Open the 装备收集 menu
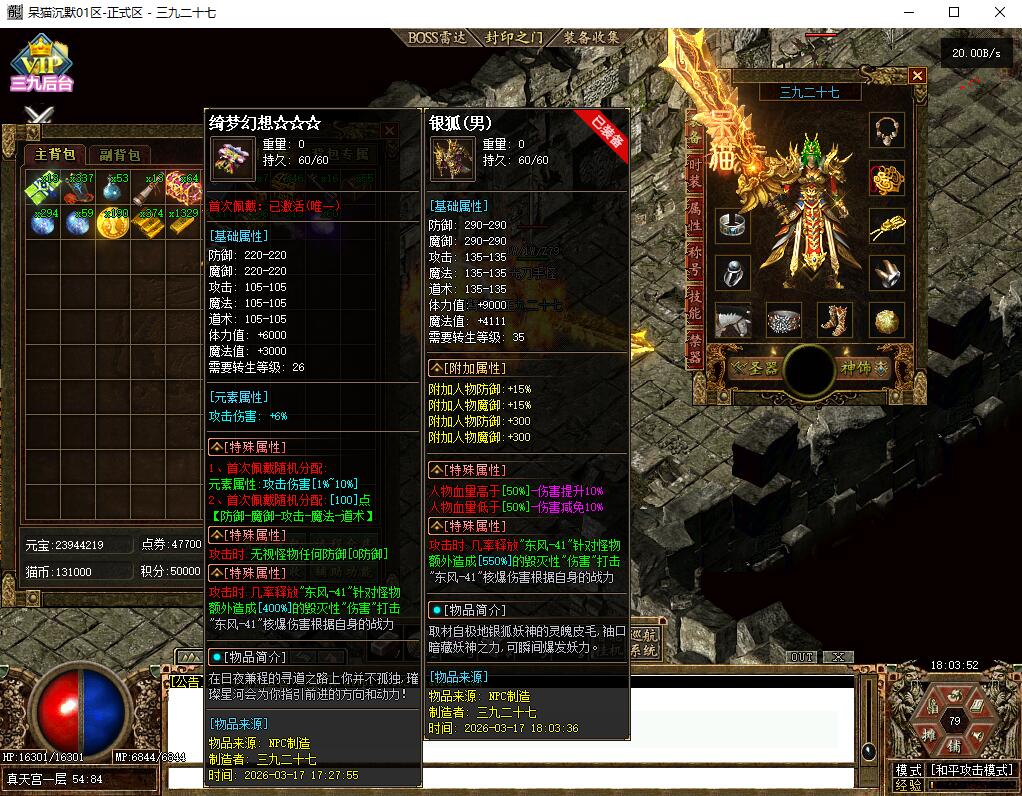1022x796 pixels. pos(591,38)
